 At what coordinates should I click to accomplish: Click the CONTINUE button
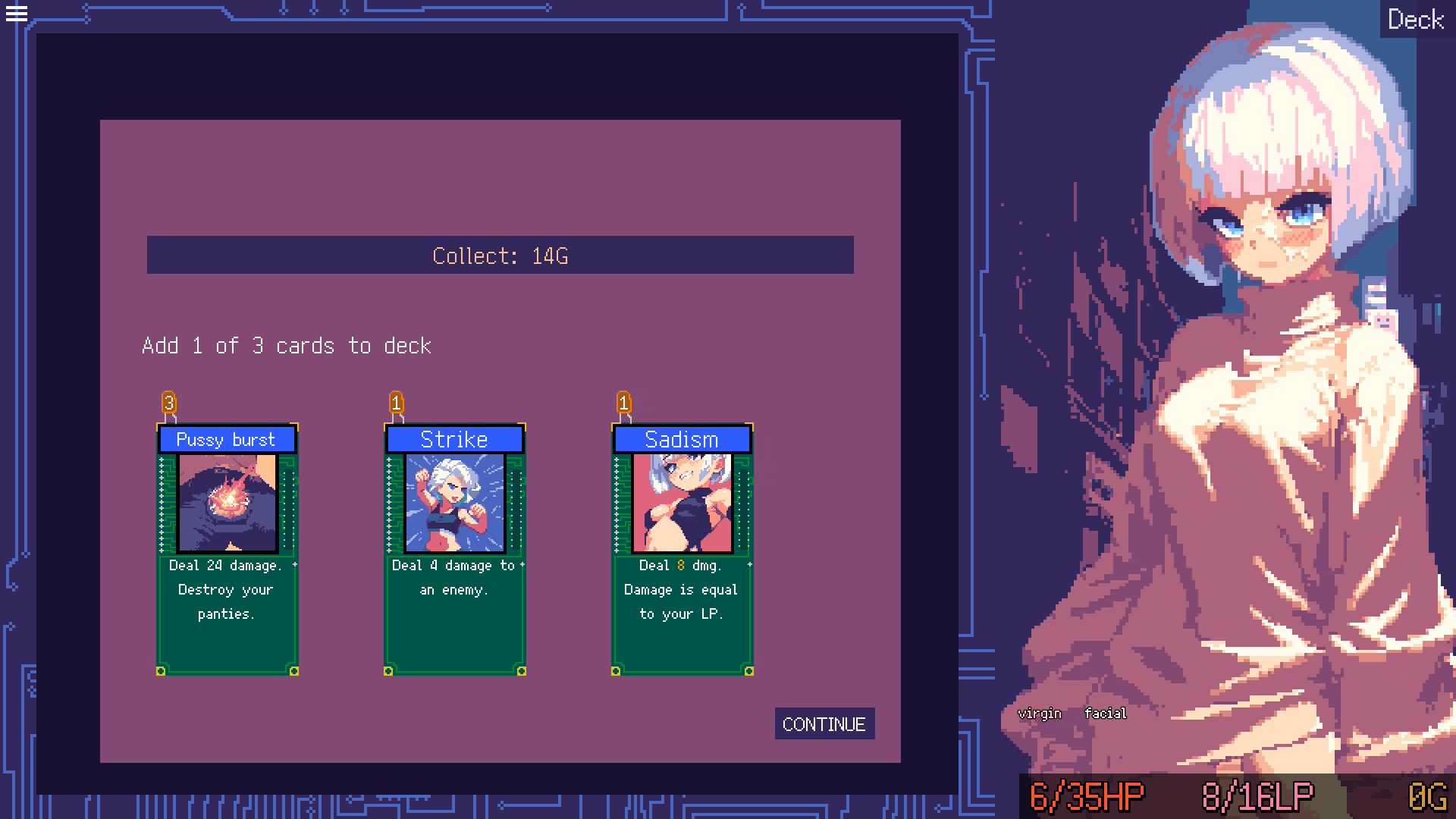(824, 724)
